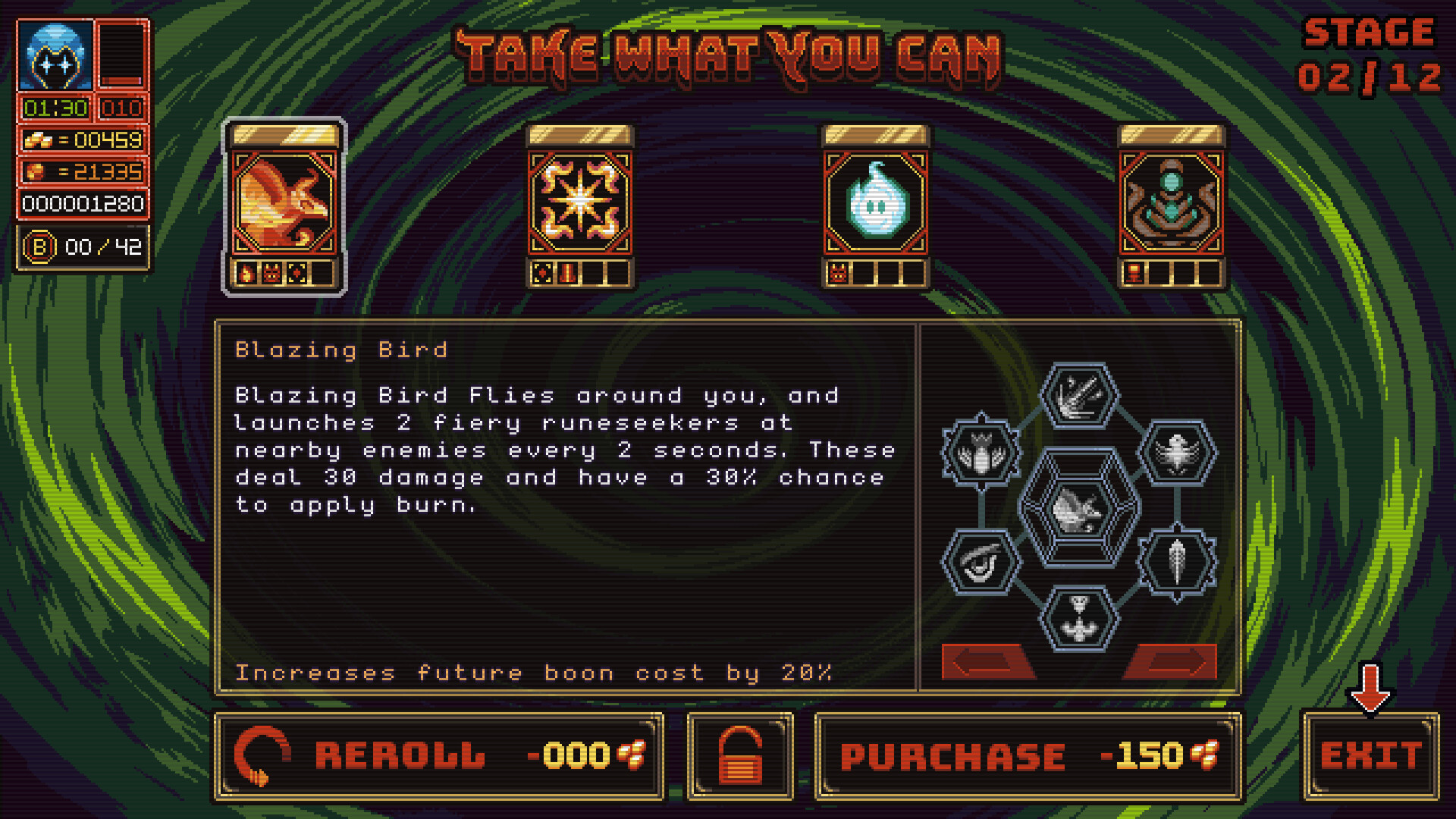Pick the blue wisp spirit boon card
Viewport: 1456px width, 819px height.
coord(876,203)
